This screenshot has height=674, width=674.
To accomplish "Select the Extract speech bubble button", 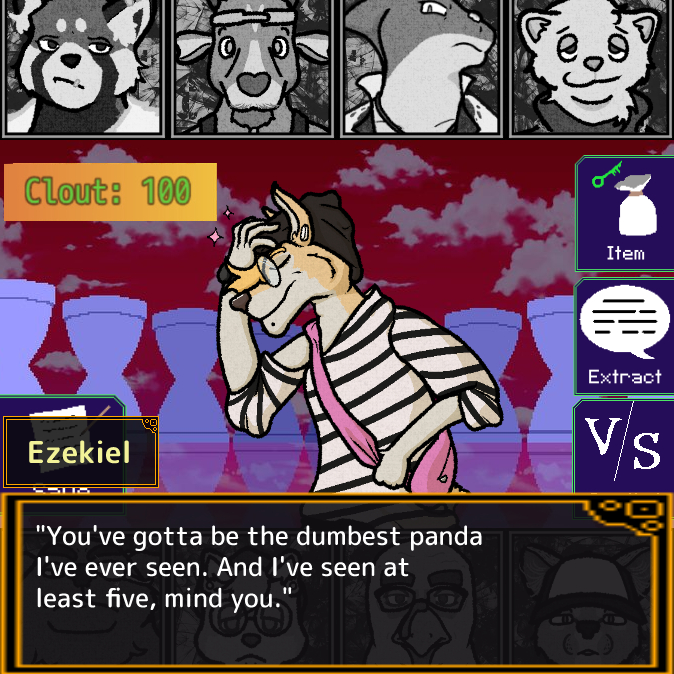I will point(625,337).
